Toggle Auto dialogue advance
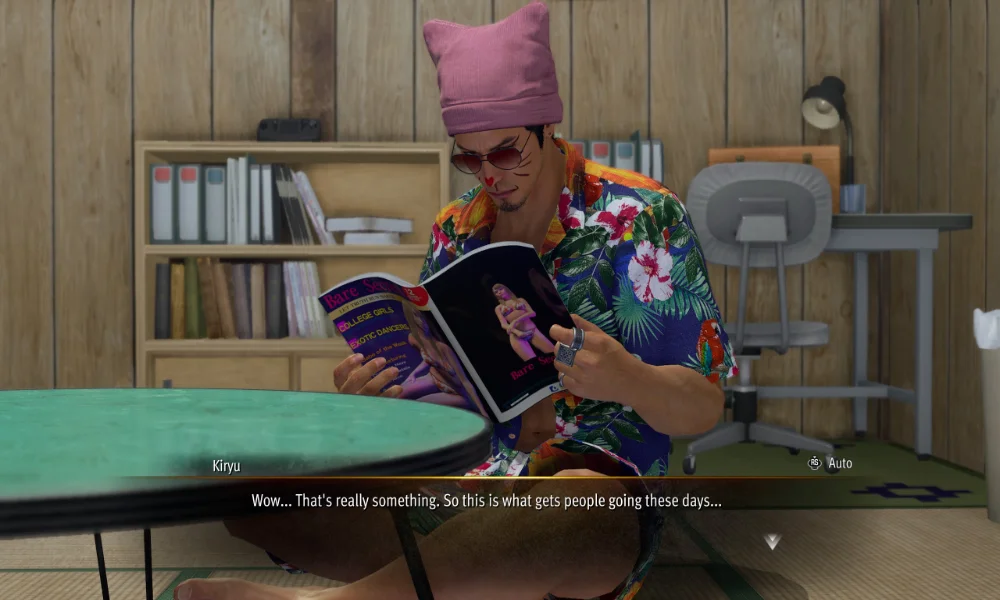This screenshot has height=600, width=1000. point(830,464)
